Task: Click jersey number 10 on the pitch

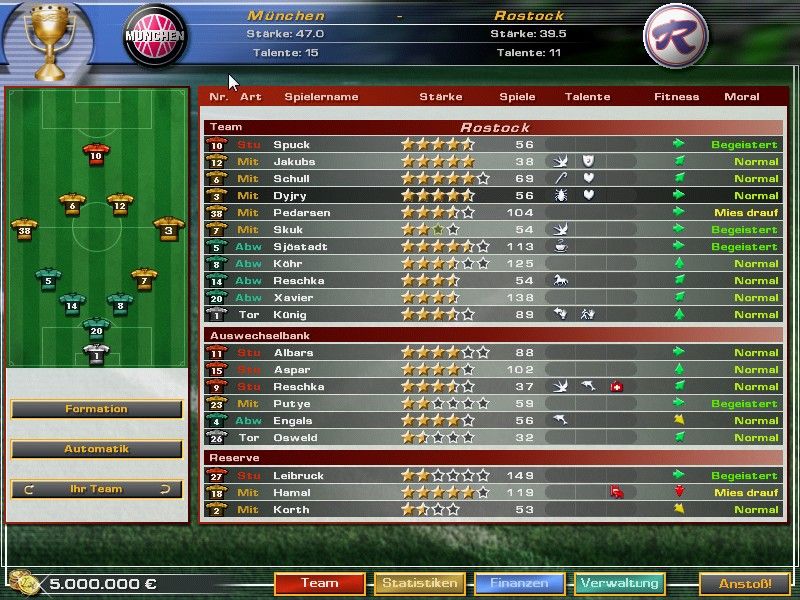Action: pyautogui.click(x=96, y=155)
